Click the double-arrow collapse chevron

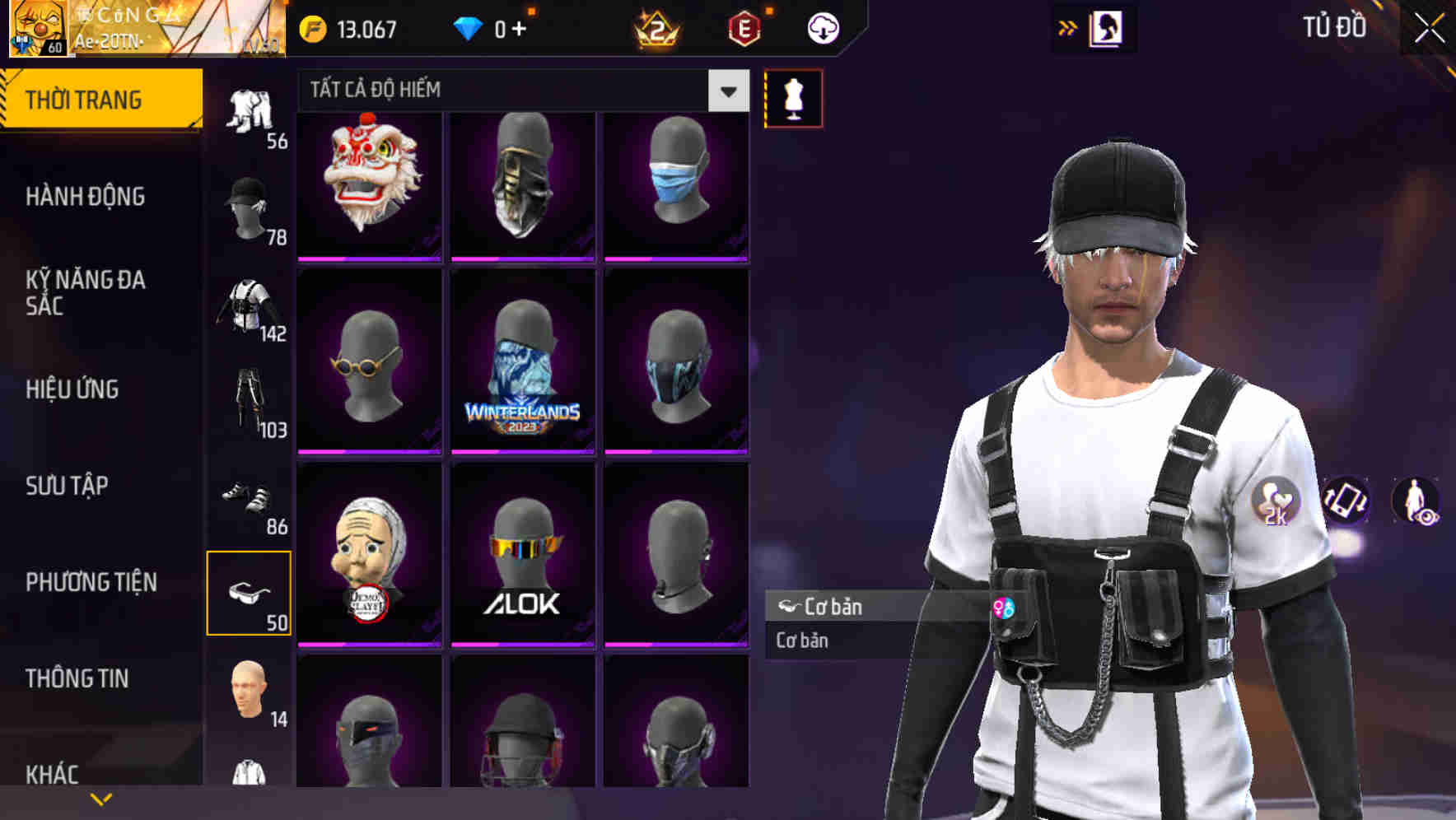coord(1068,27)
